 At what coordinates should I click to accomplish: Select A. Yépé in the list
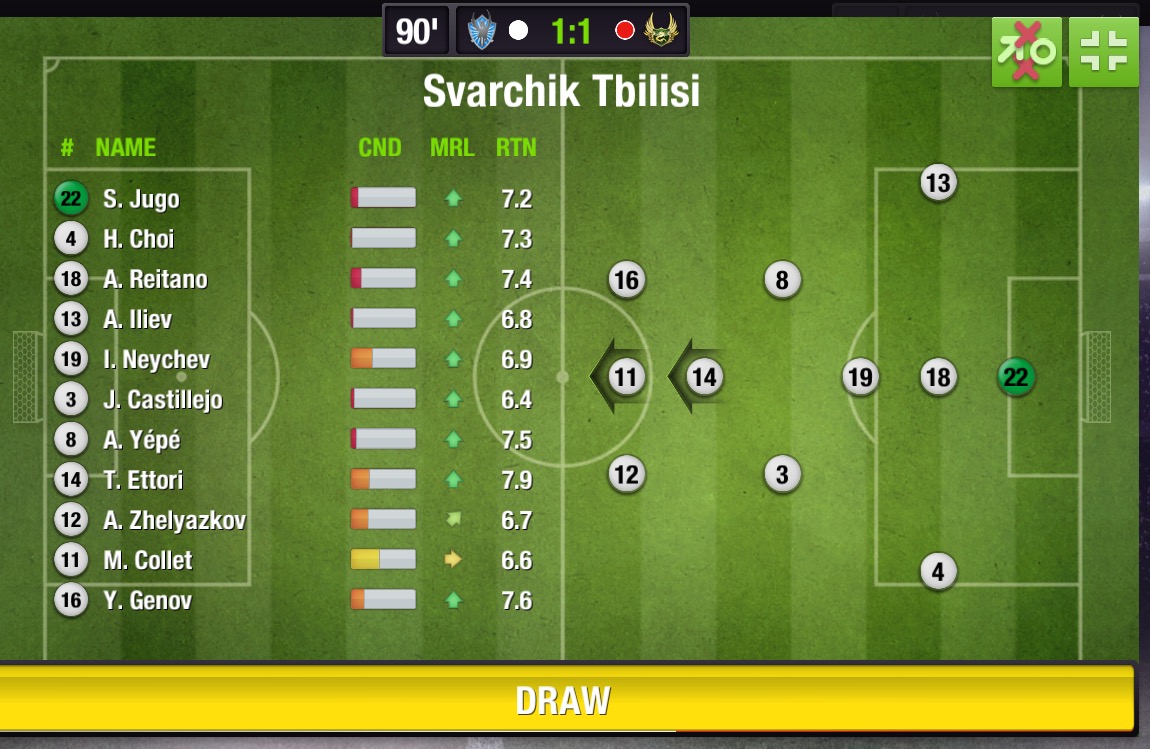tap(141, 440)
